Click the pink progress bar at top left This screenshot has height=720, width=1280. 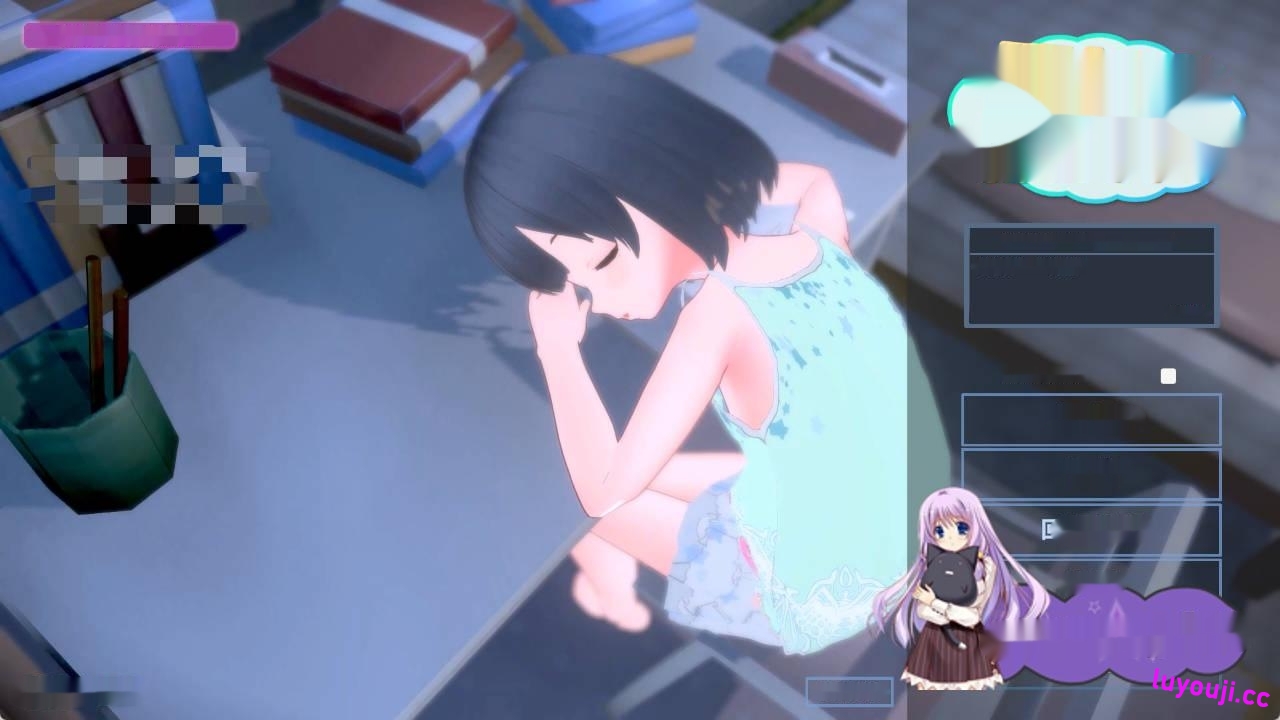coord(130,37)
